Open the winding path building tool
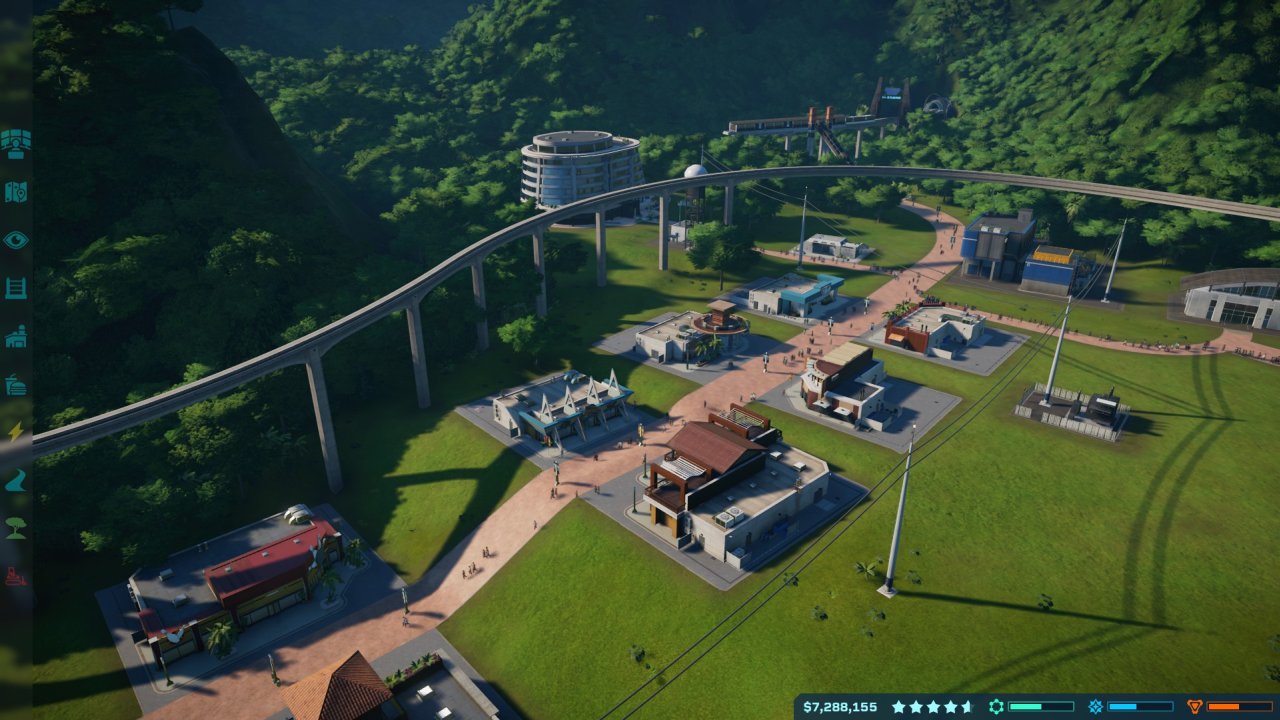Viewport: 1280px width, 720px height. pyautogui.click(x=15, y=481)
